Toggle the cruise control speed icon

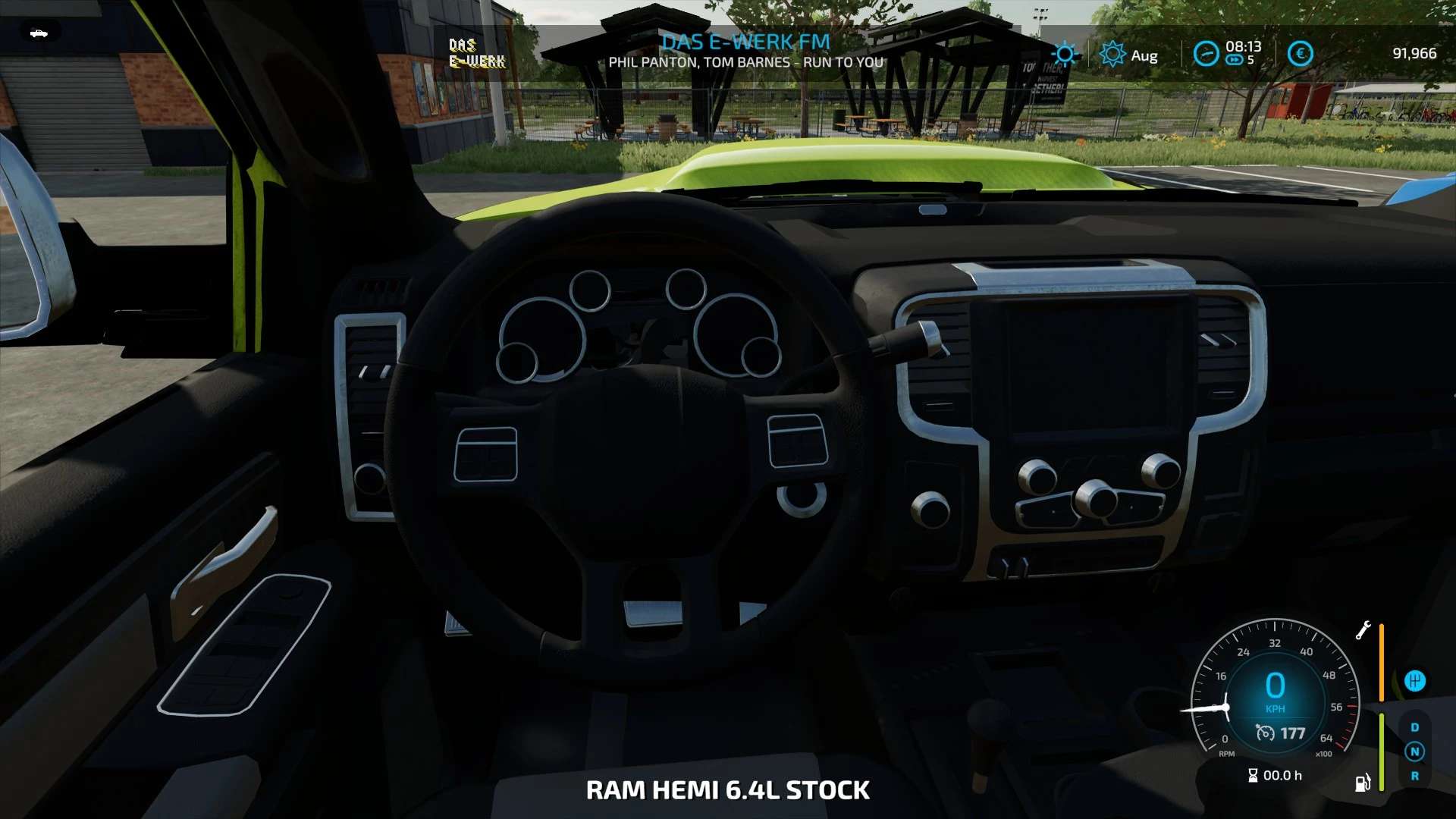click(1265, 733)
